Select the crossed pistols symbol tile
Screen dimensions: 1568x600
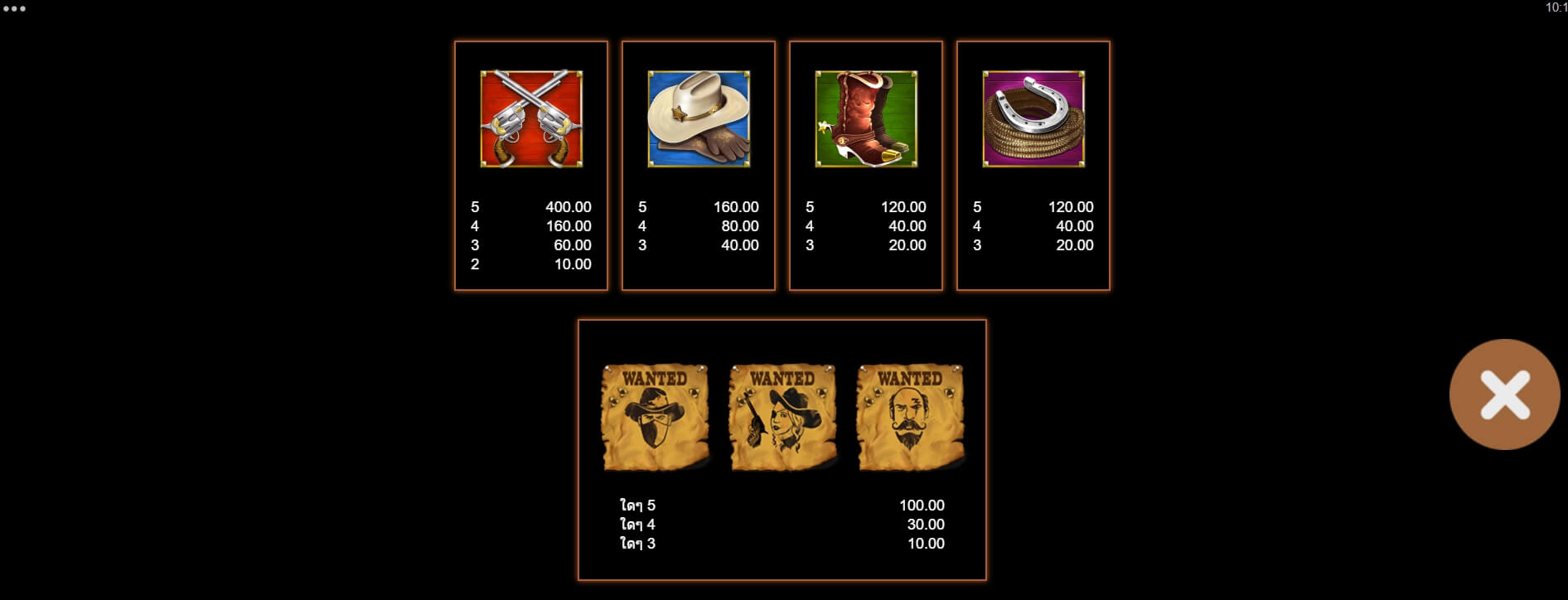coord(530,120)
